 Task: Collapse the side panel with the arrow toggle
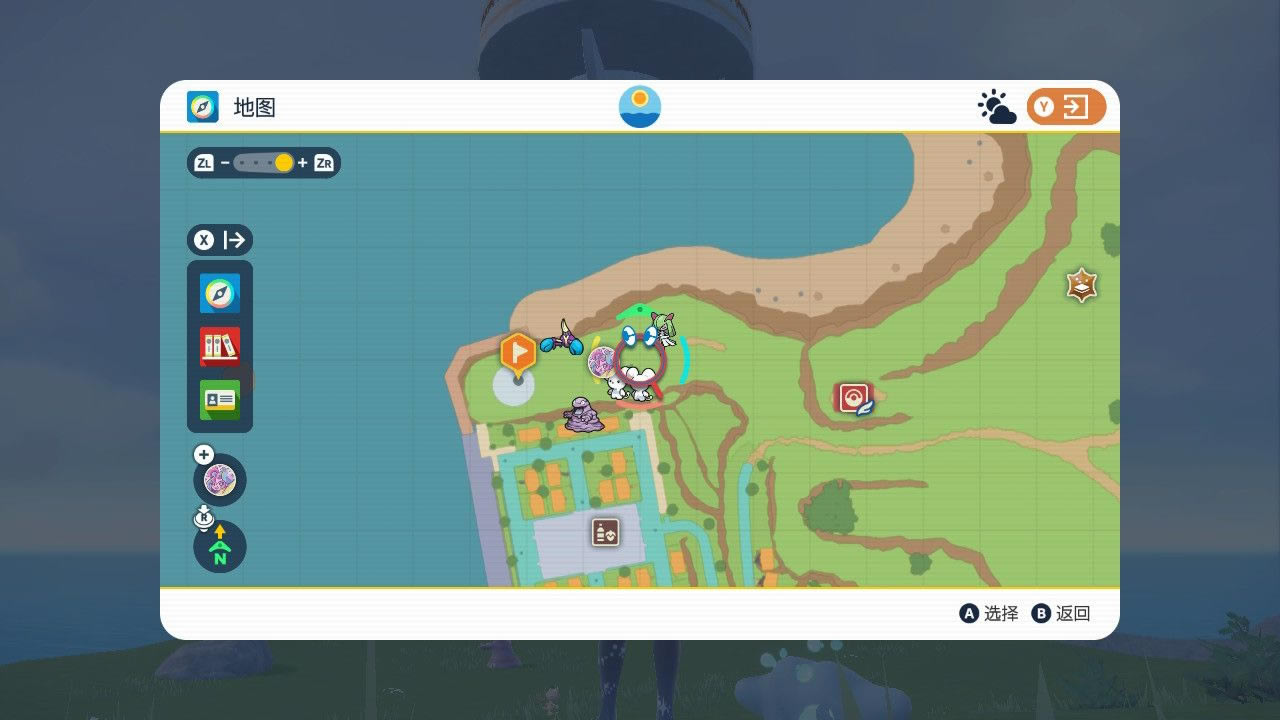(220, 240)
